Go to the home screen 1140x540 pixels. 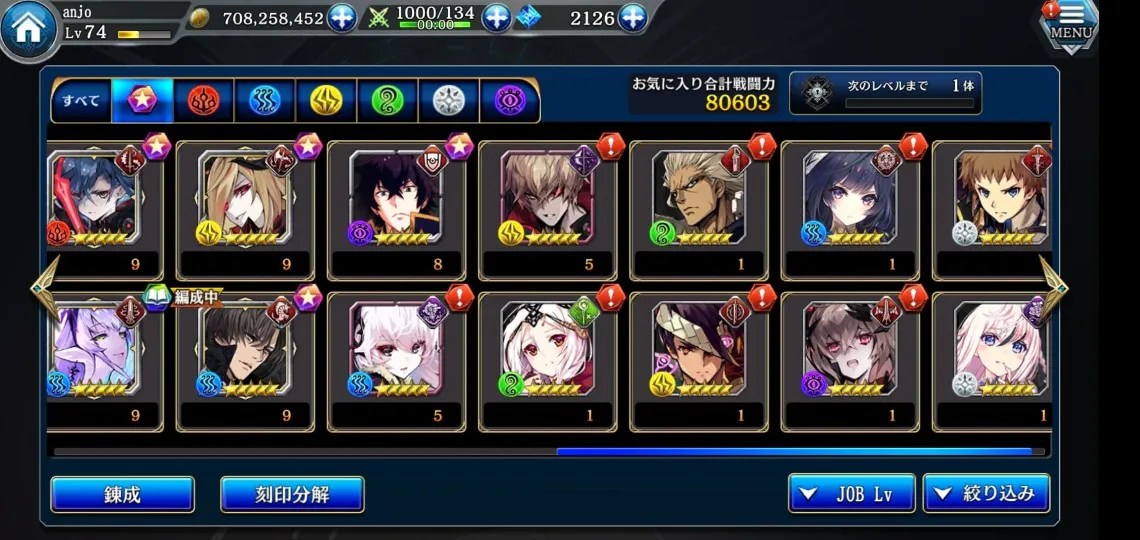point(29,30)
